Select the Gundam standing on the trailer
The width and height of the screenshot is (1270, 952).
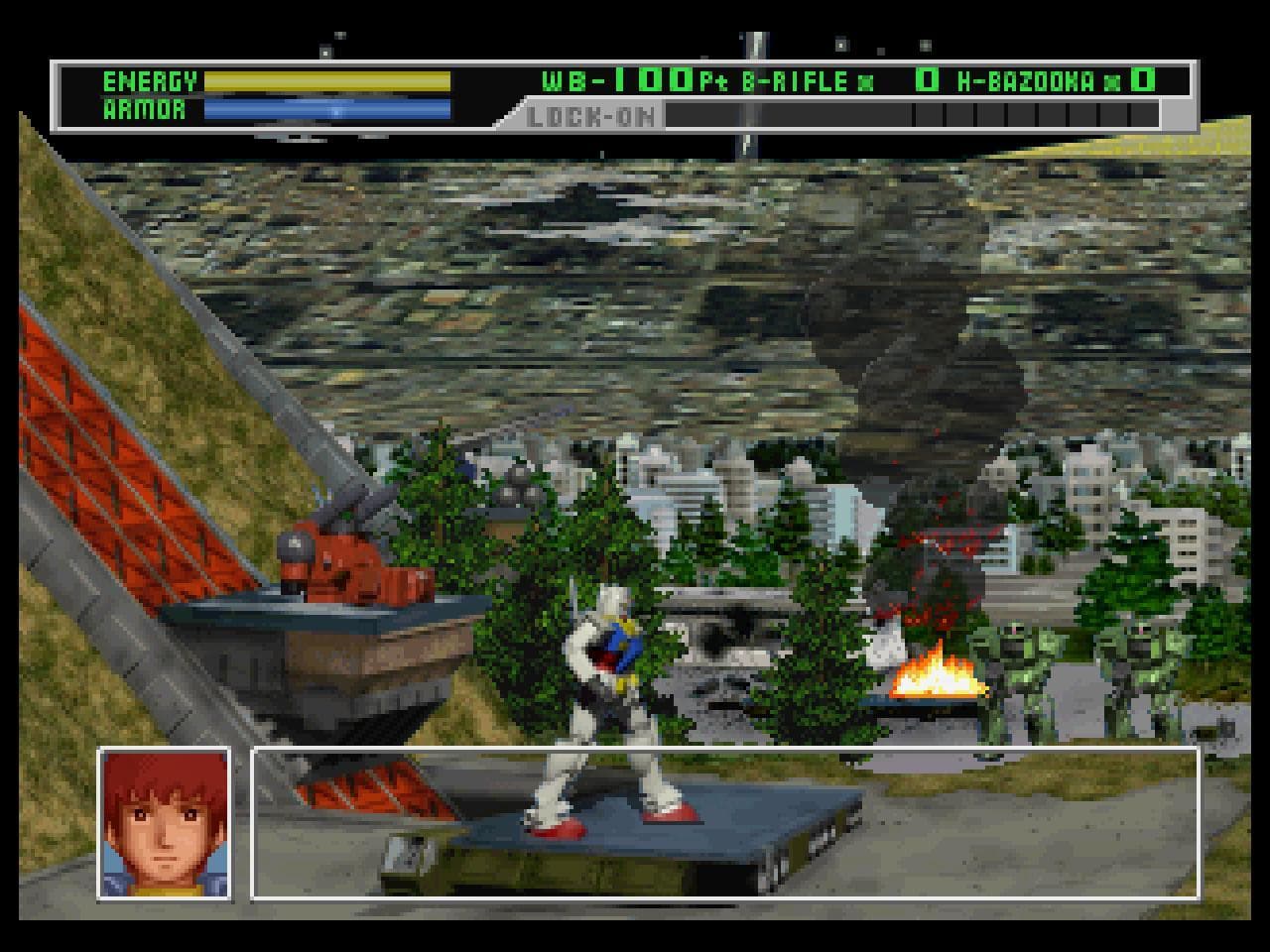pyautogui.click(x=610, y=694)
